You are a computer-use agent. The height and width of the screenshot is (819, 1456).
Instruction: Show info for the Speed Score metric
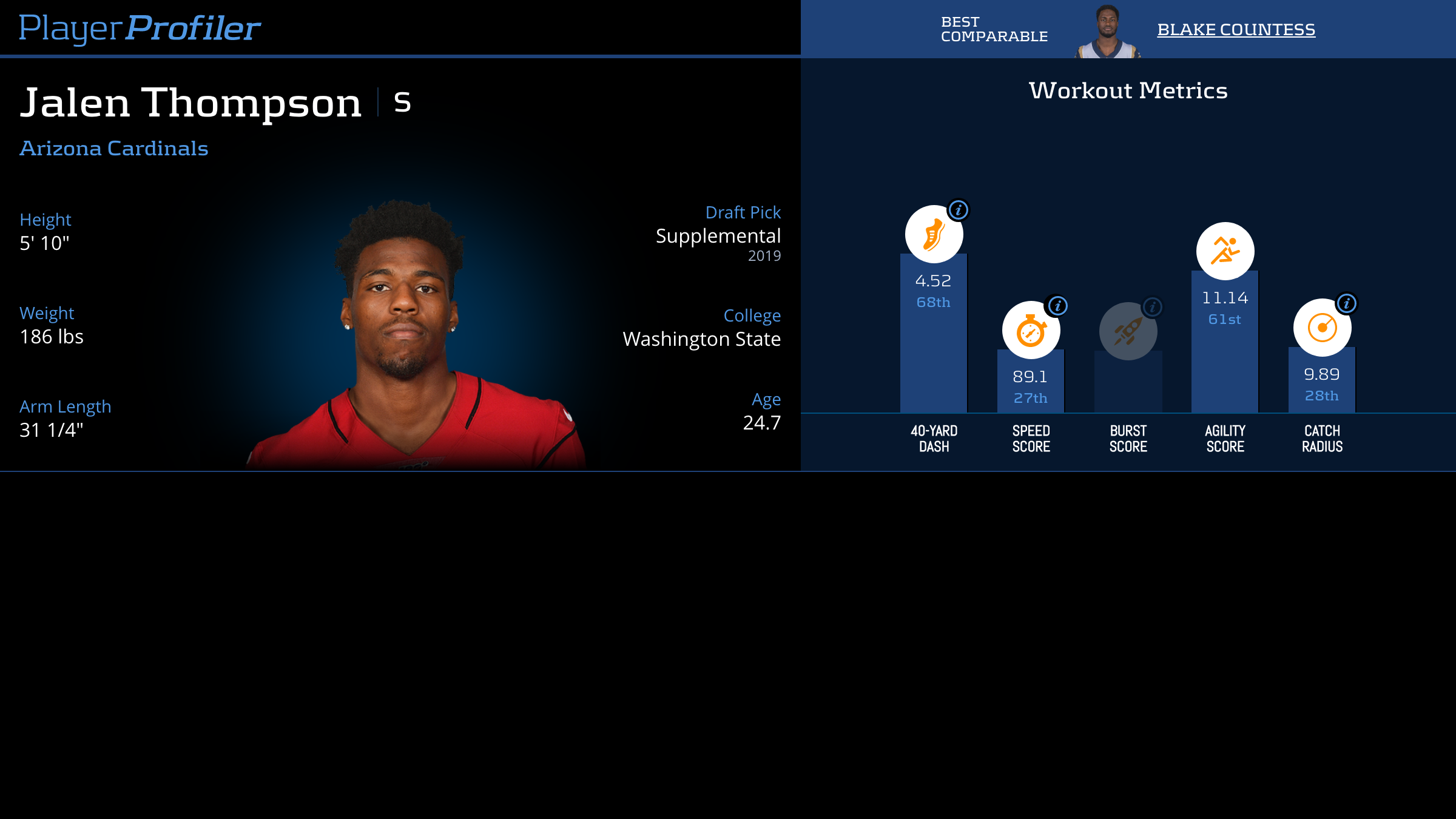tap(1058, 306)
